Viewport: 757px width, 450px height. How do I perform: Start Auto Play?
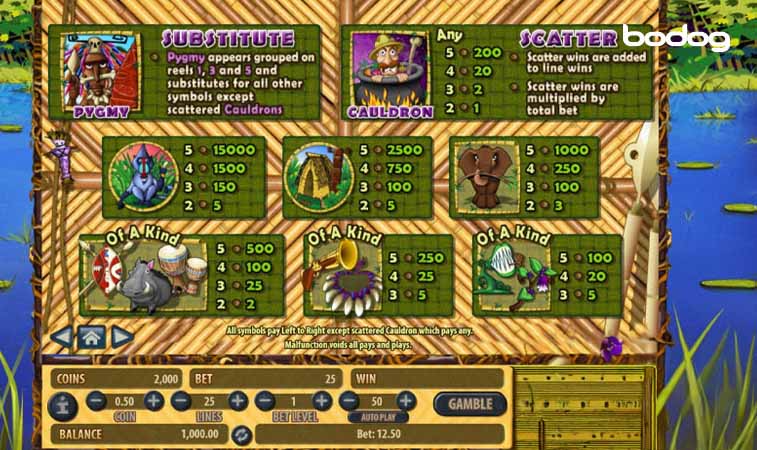[x=378, y=416]
